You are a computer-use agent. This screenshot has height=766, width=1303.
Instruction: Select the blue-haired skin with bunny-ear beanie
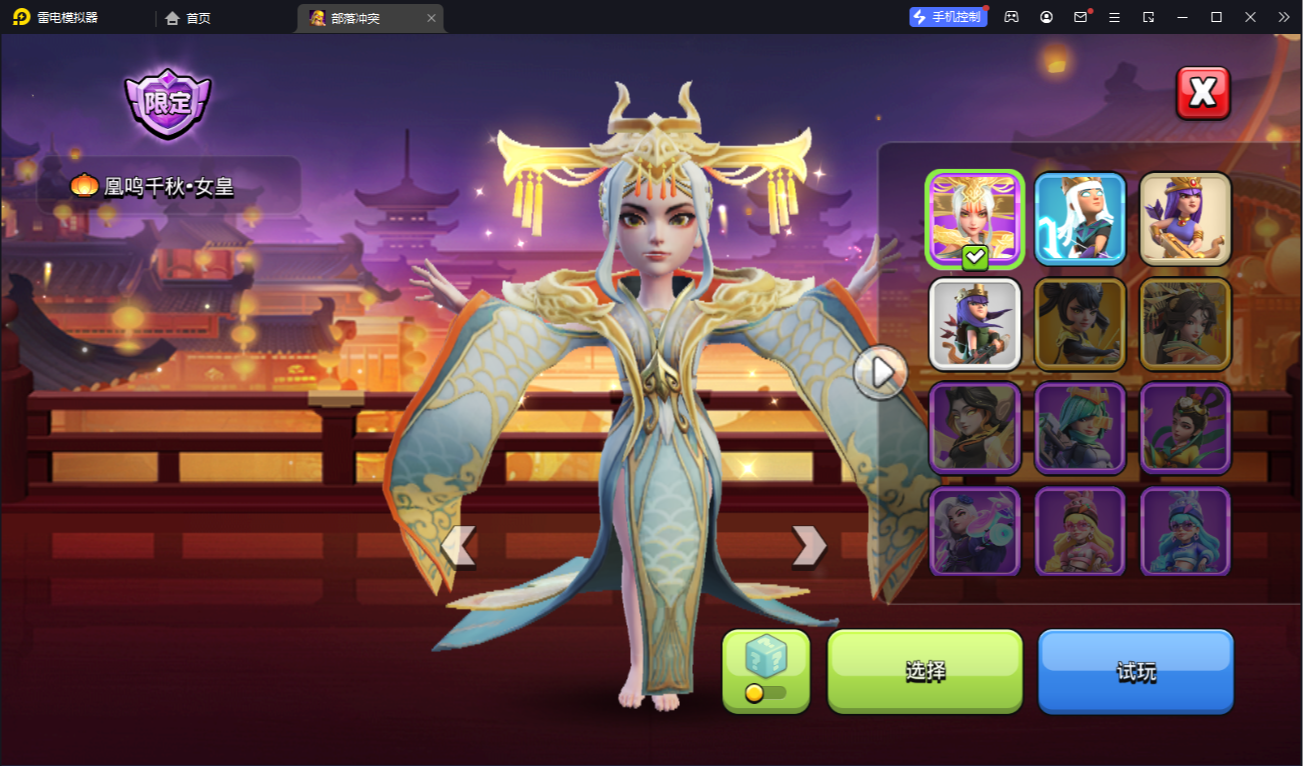[x=1185, y=531]
